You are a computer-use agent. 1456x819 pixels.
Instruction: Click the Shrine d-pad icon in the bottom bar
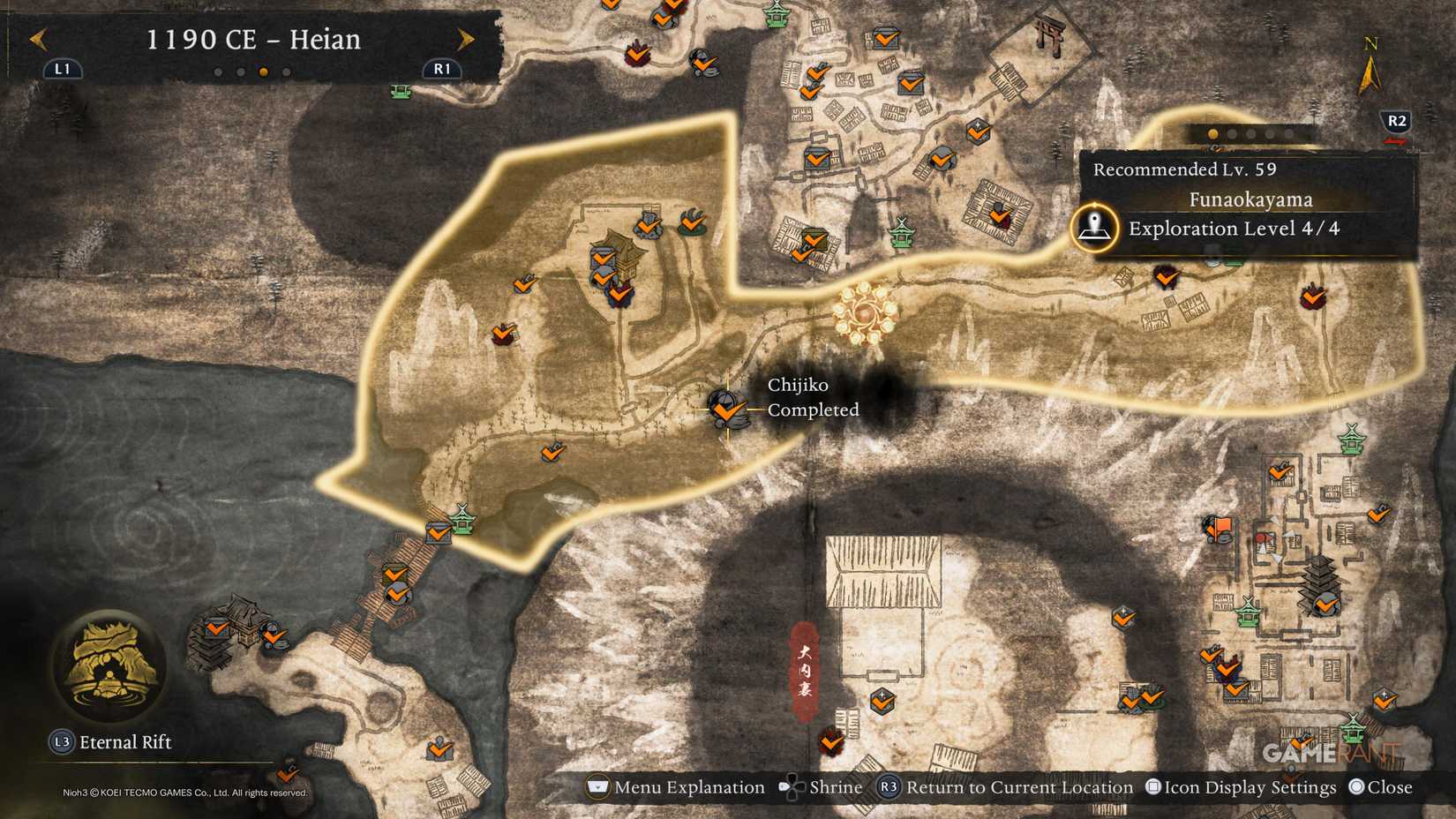(x=790, y=787)
